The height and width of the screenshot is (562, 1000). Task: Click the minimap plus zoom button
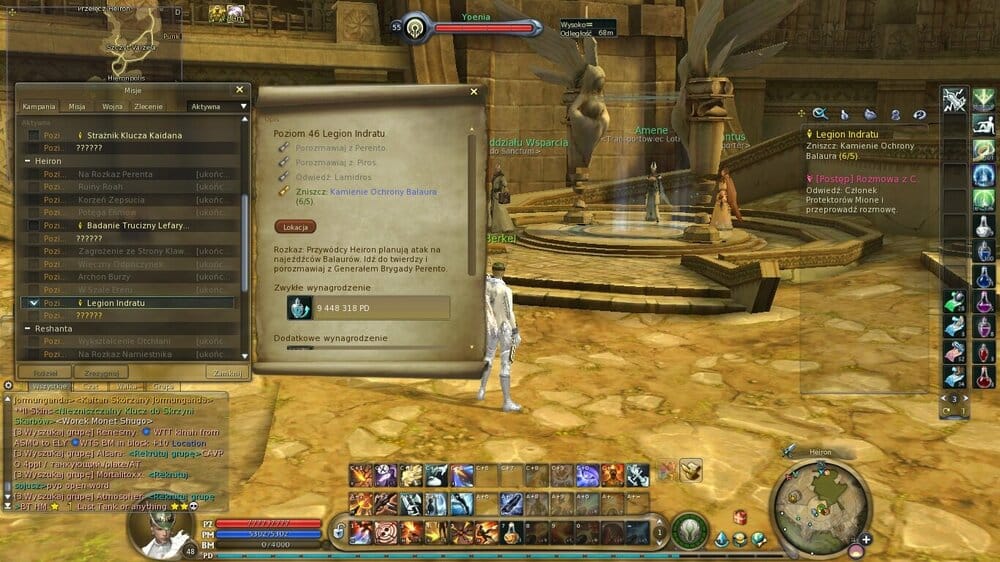[865, 540]
